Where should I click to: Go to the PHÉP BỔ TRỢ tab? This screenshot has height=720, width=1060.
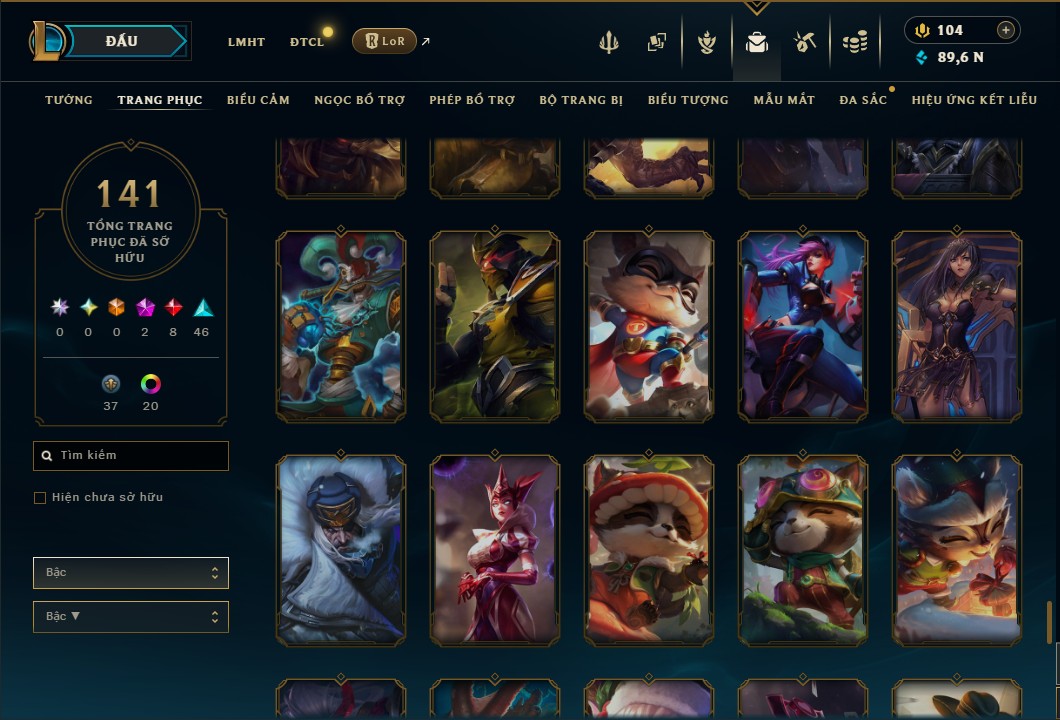click(x=472, y=100)
